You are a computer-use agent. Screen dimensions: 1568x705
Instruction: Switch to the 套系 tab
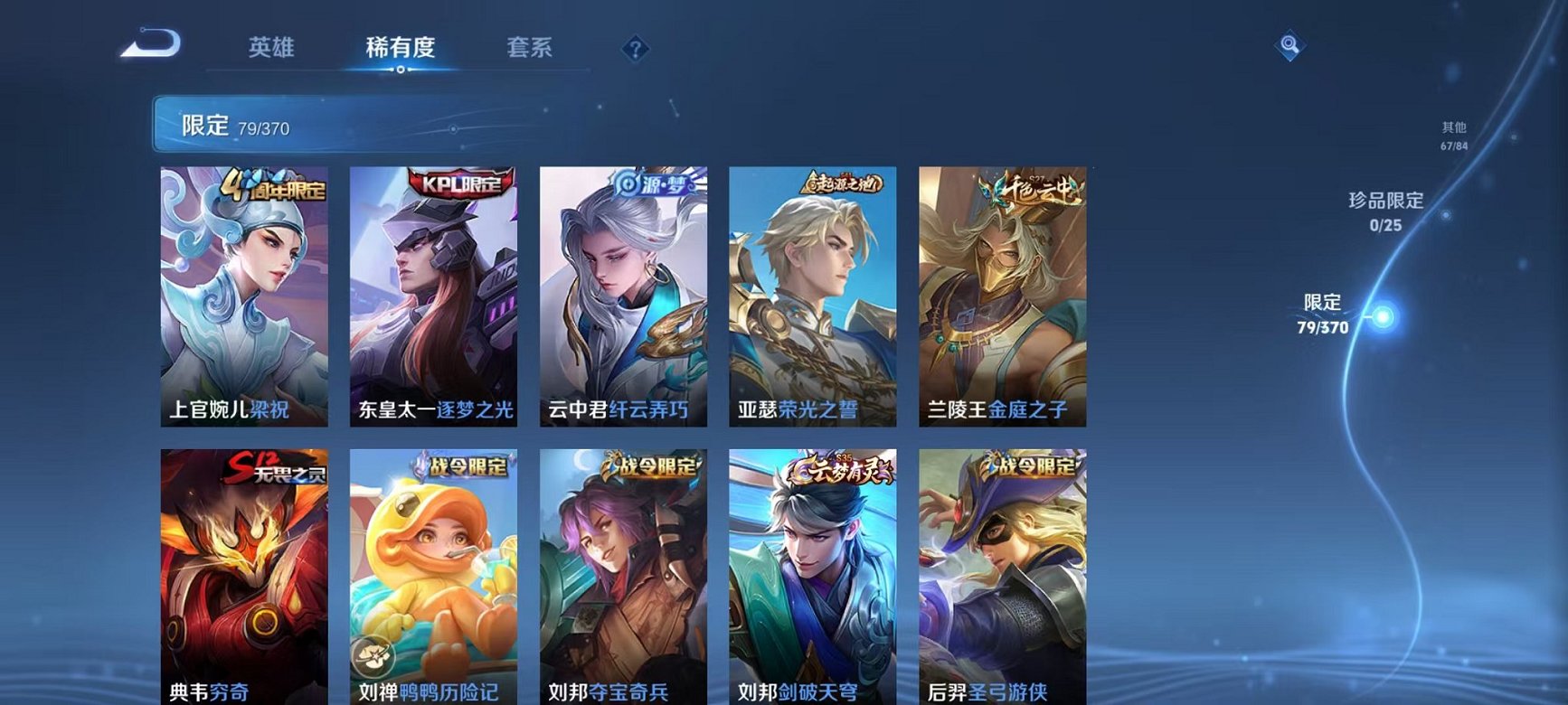[529, 49]
